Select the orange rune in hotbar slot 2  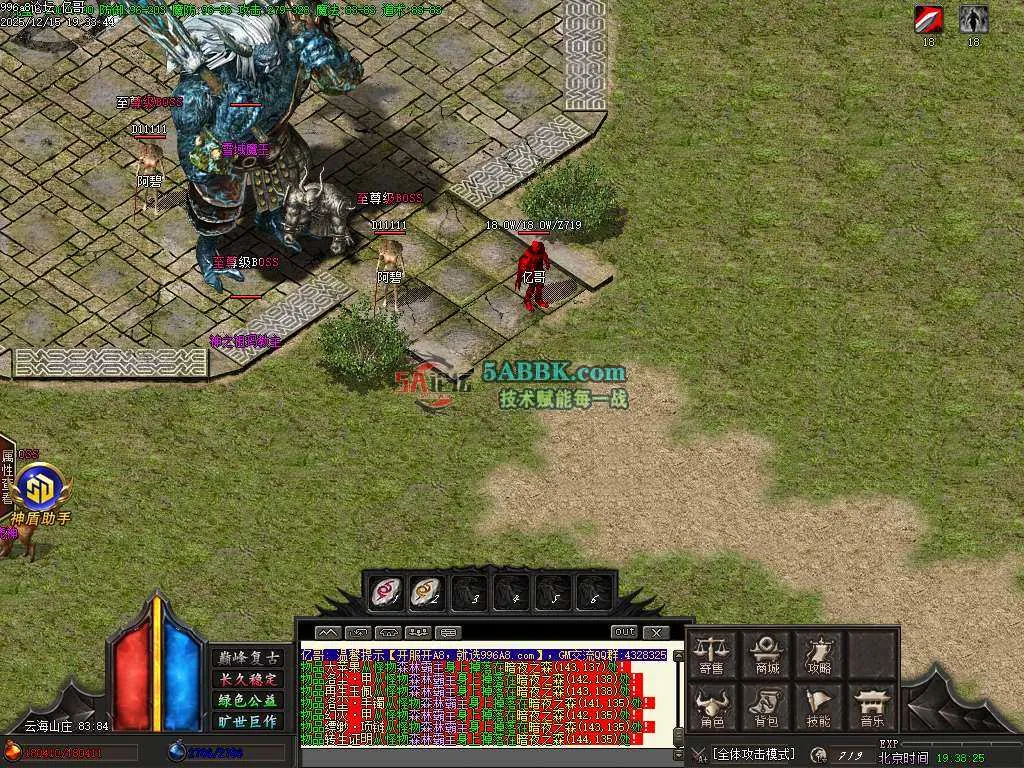[427, 593]
